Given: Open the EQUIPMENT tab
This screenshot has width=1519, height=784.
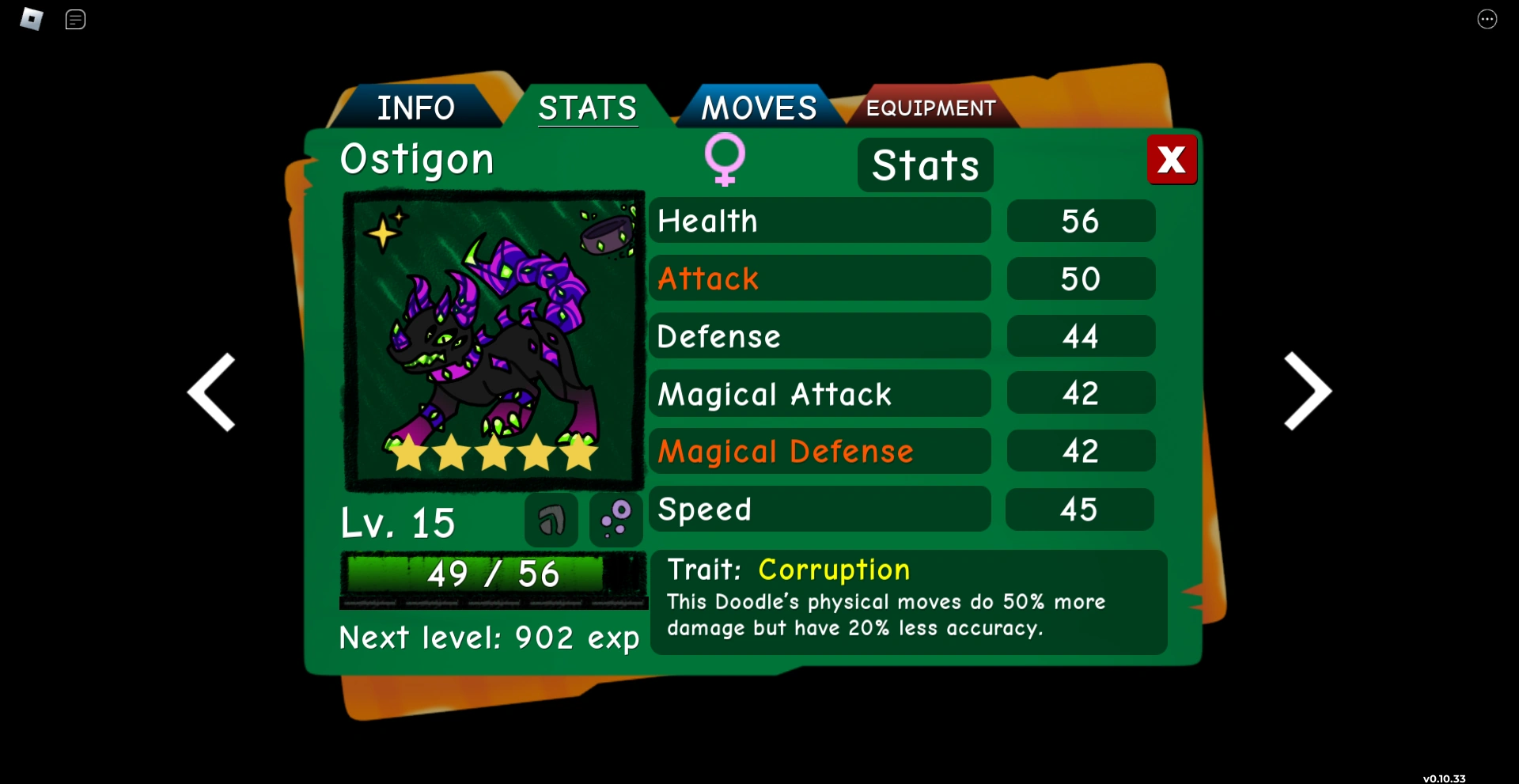Looking at the screenshot, I should click(930, 107).
